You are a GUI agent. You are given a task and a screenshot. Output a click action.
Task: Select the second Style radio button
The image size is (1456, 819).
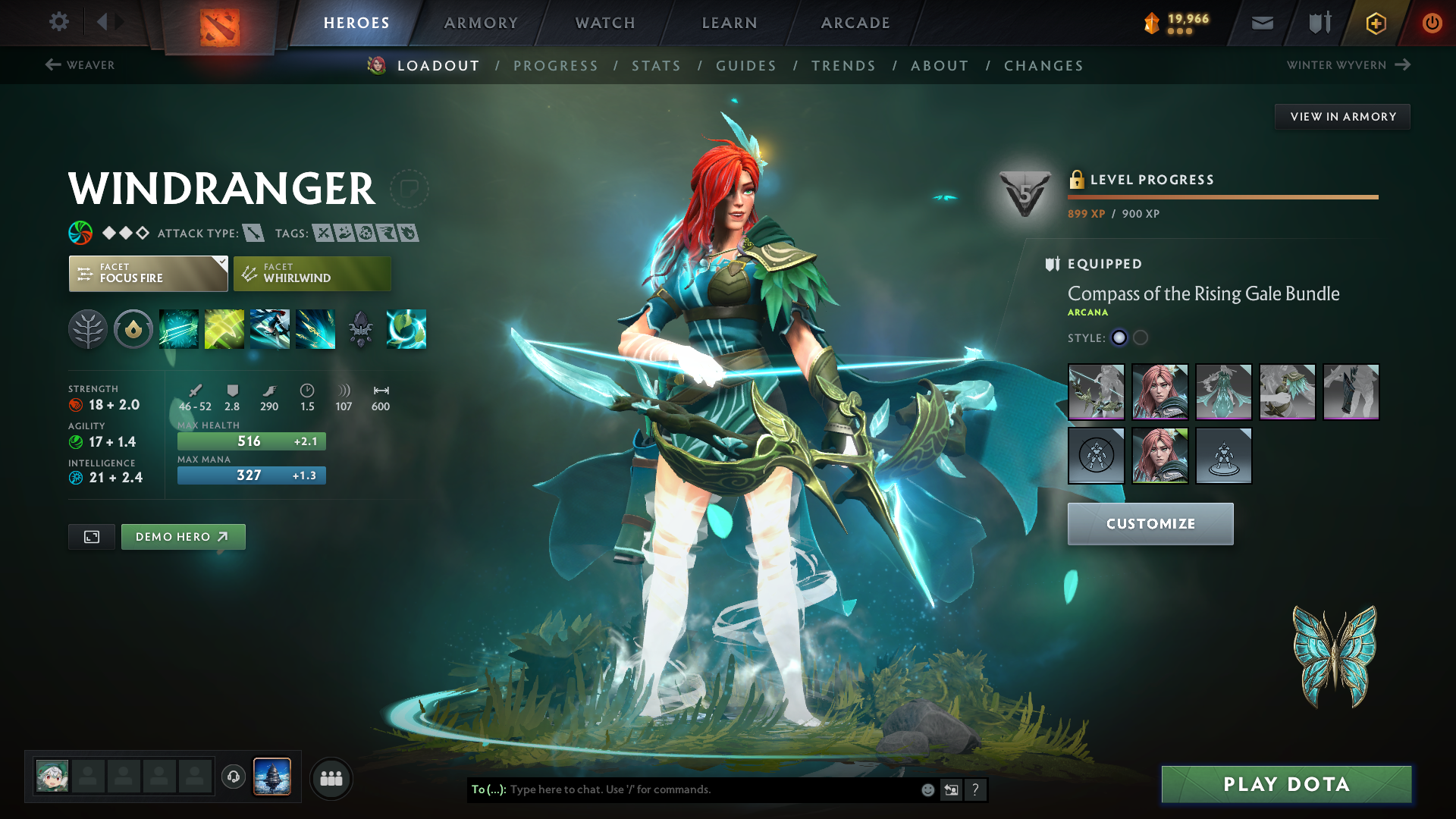tap(1138, 338)
